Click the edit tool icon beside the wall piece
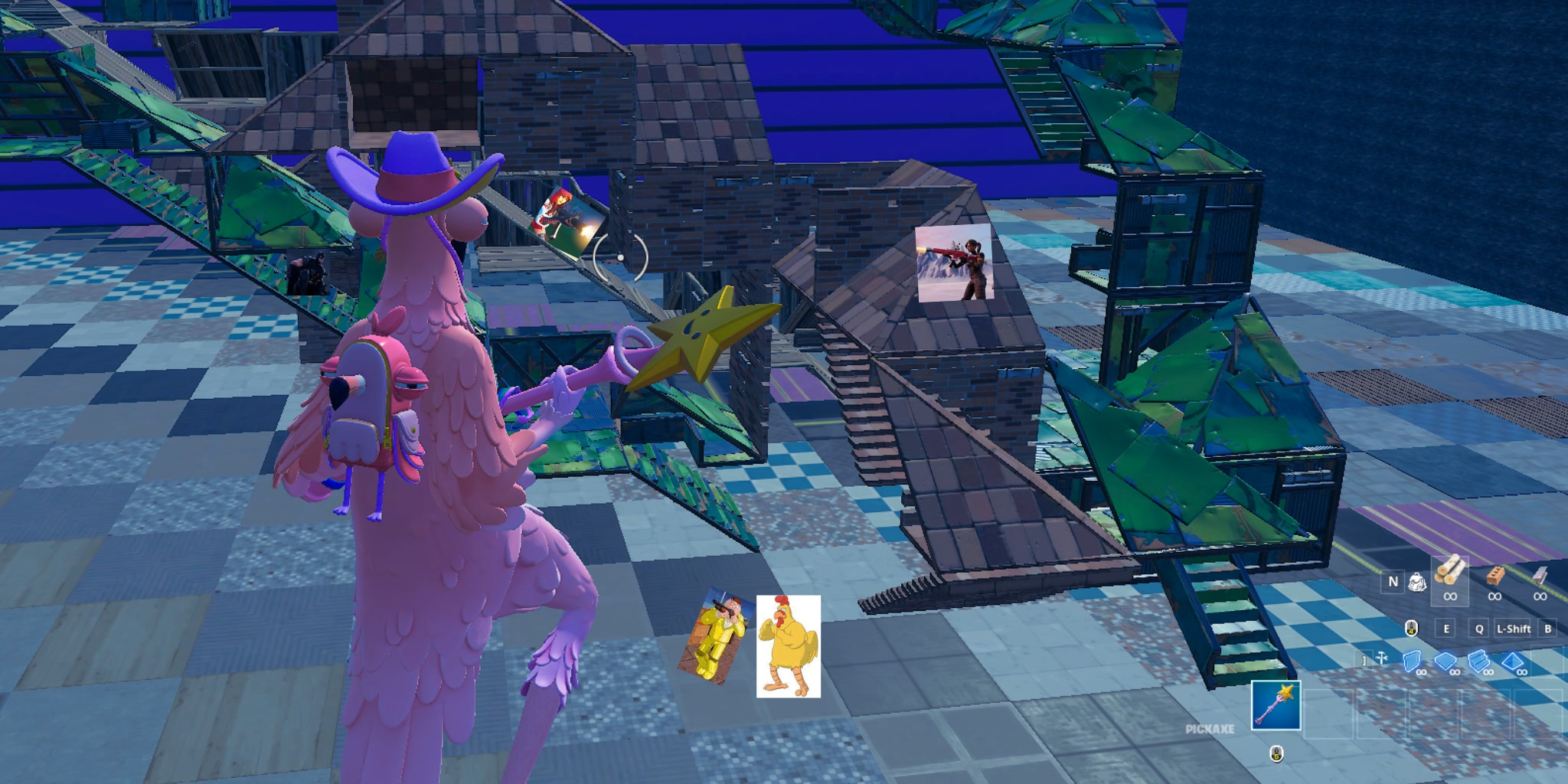Image resolution: width=1568 pixels, height=784 pixels. point(1382,657)
